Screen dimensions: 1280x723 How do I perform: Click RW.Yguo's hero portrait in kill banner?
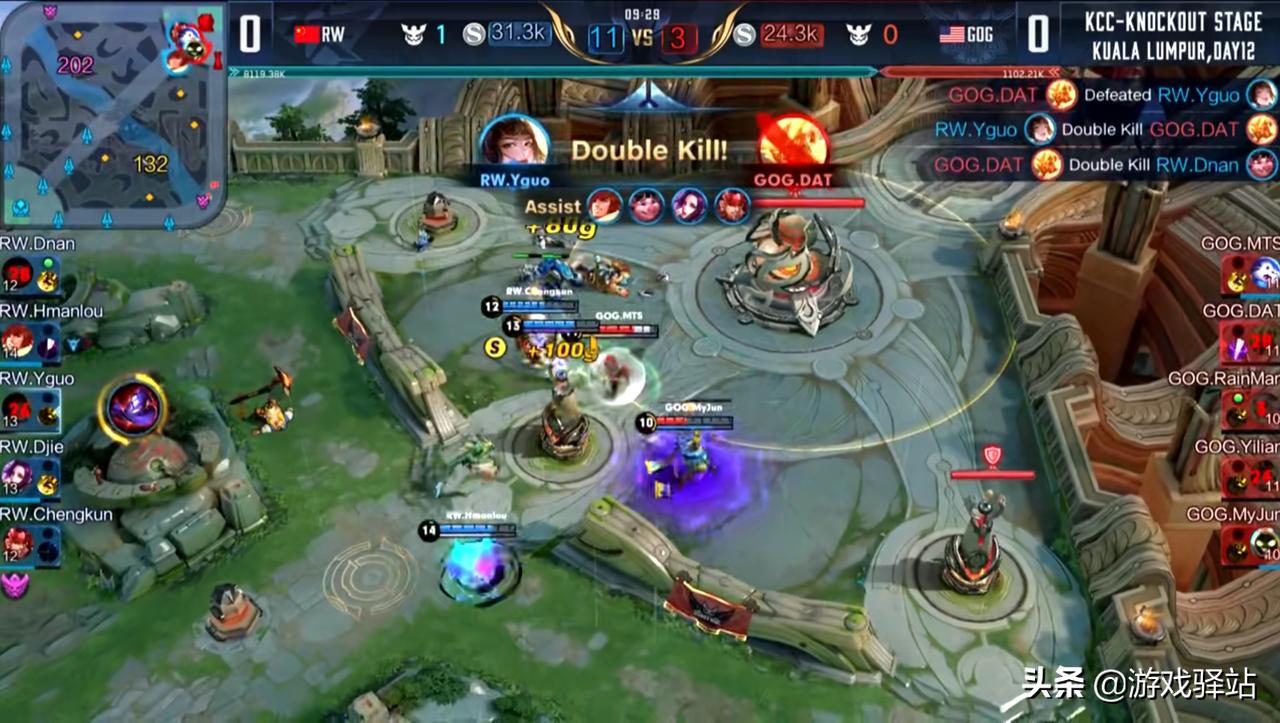(514, 141)
